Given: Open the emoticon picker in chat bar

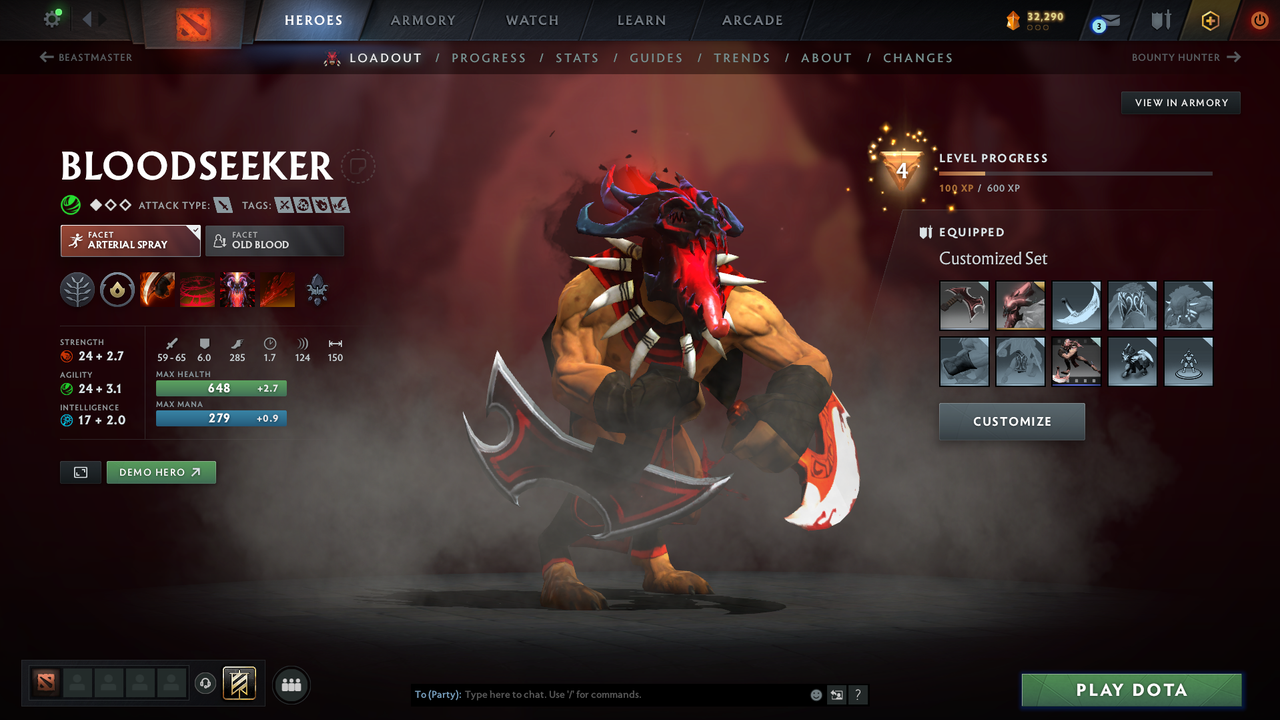Looking at the screenshot, I should (x=815, y=694).
